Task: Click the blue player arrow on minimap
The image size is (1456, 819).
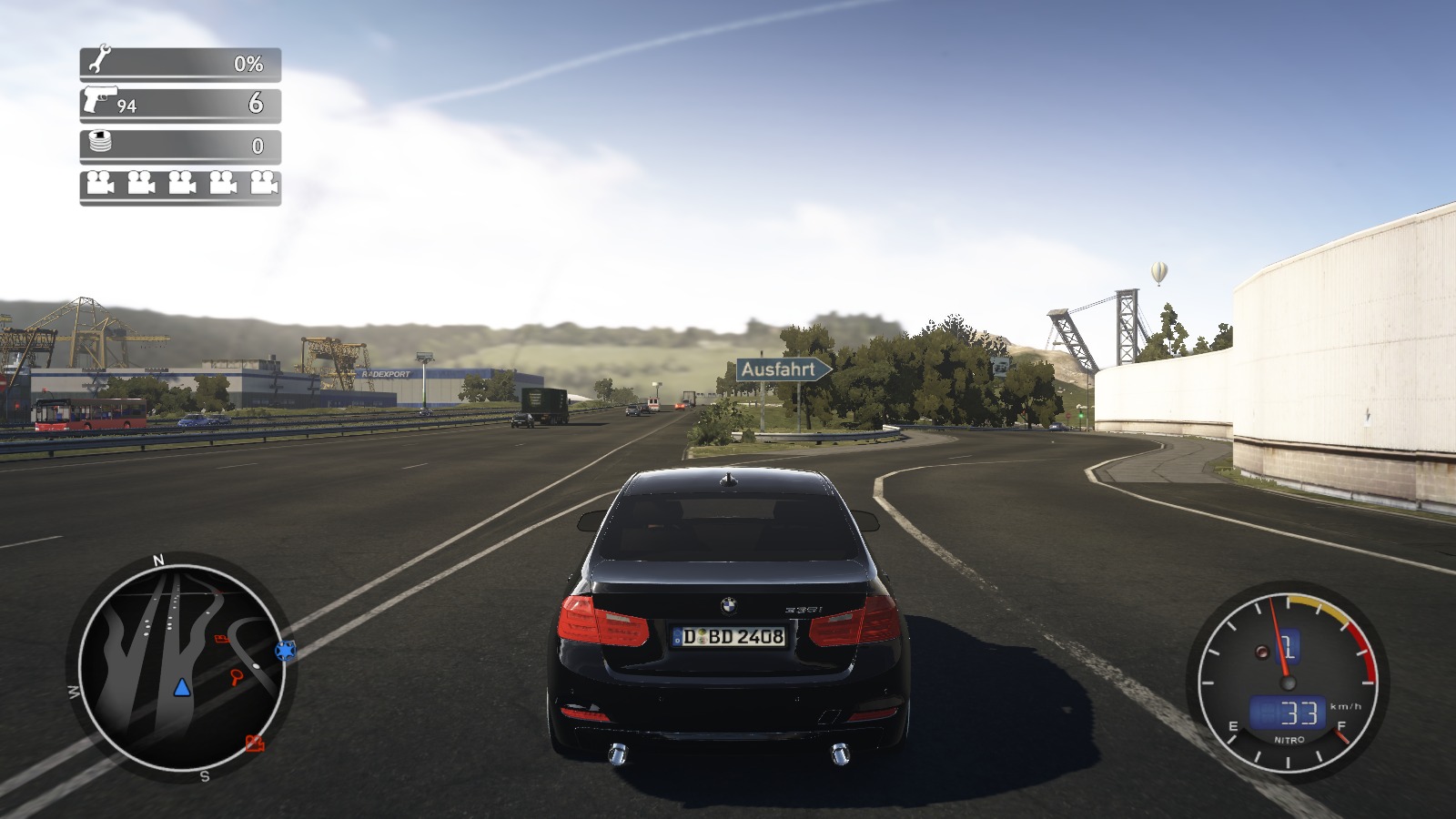Action: click(182, 687)
